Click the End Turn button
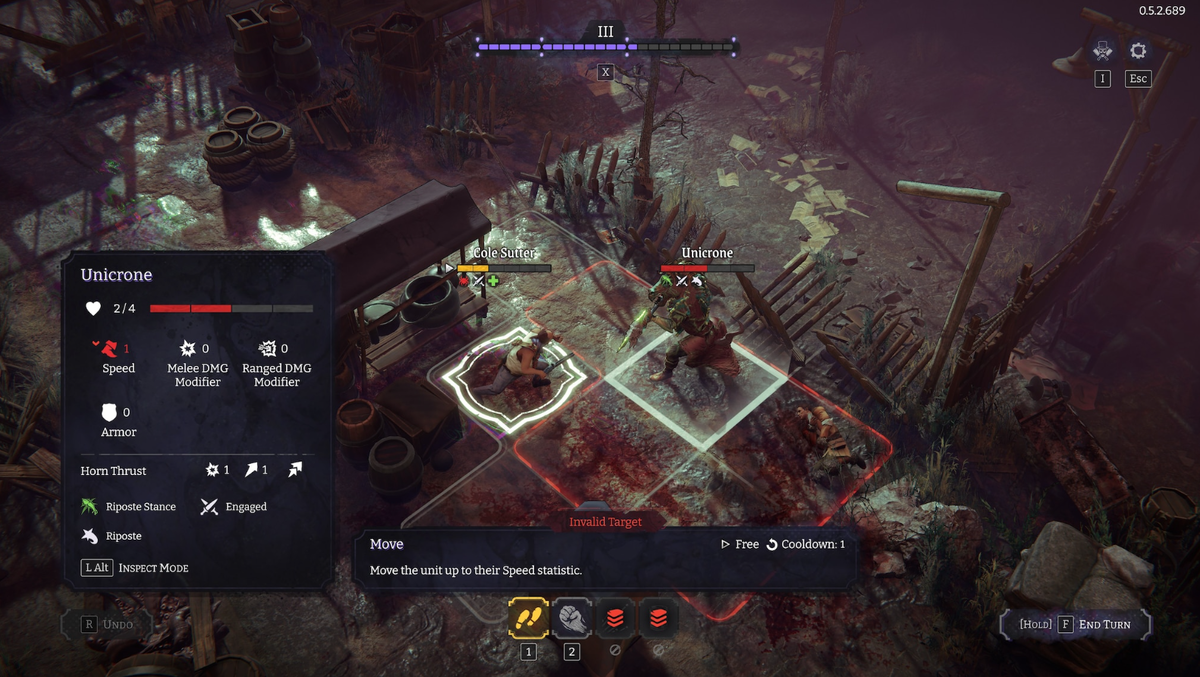 point(1075,624)
